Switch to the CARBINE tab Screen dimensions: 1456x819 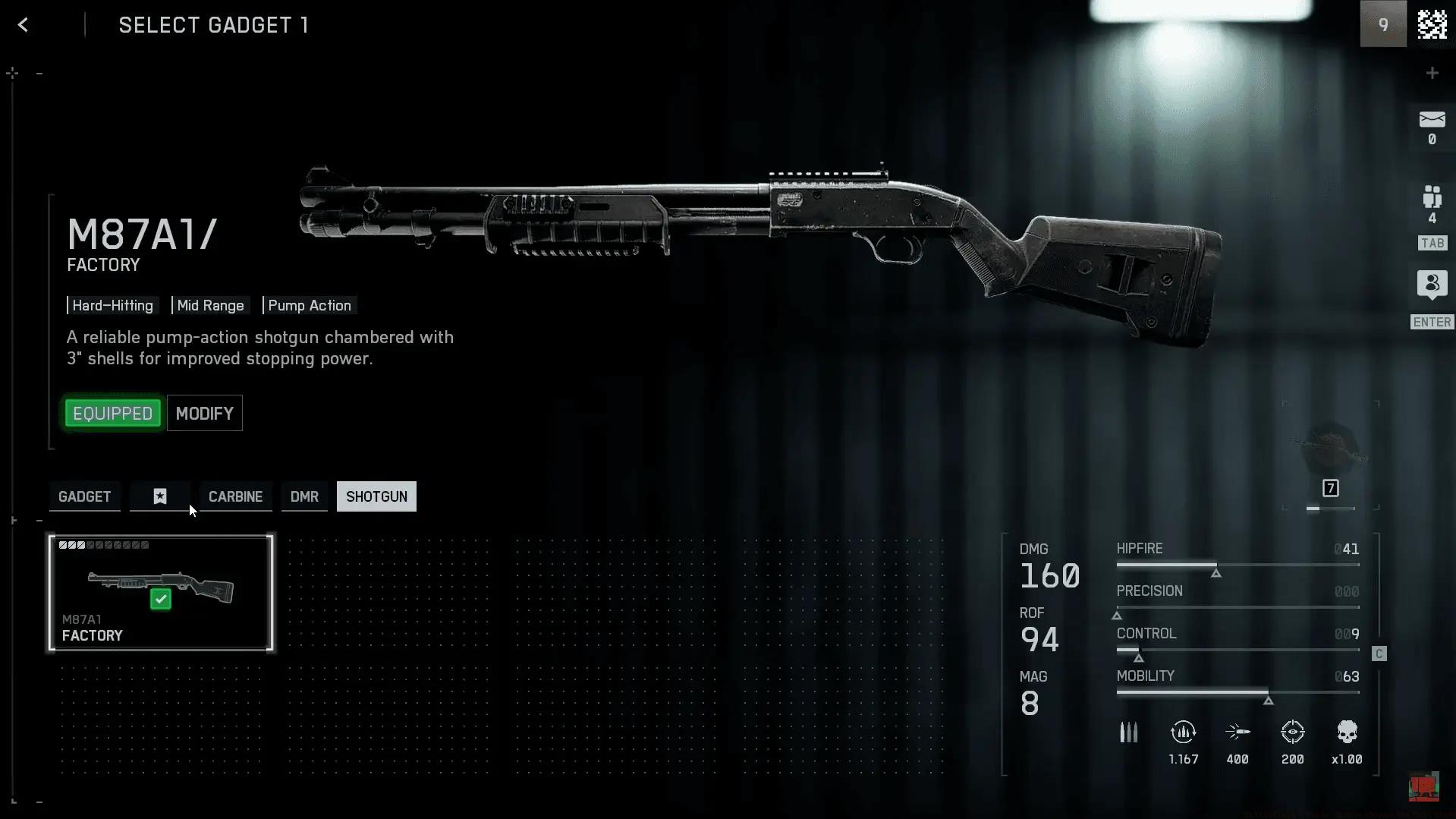click(235, 496)
